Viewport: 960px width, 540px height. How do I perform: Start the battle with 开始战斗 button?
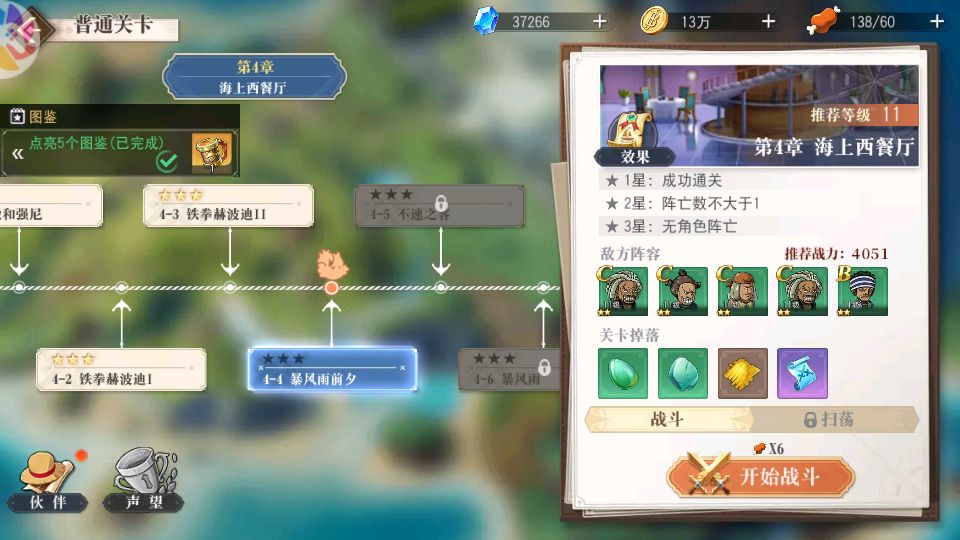[x=760, y=477]
